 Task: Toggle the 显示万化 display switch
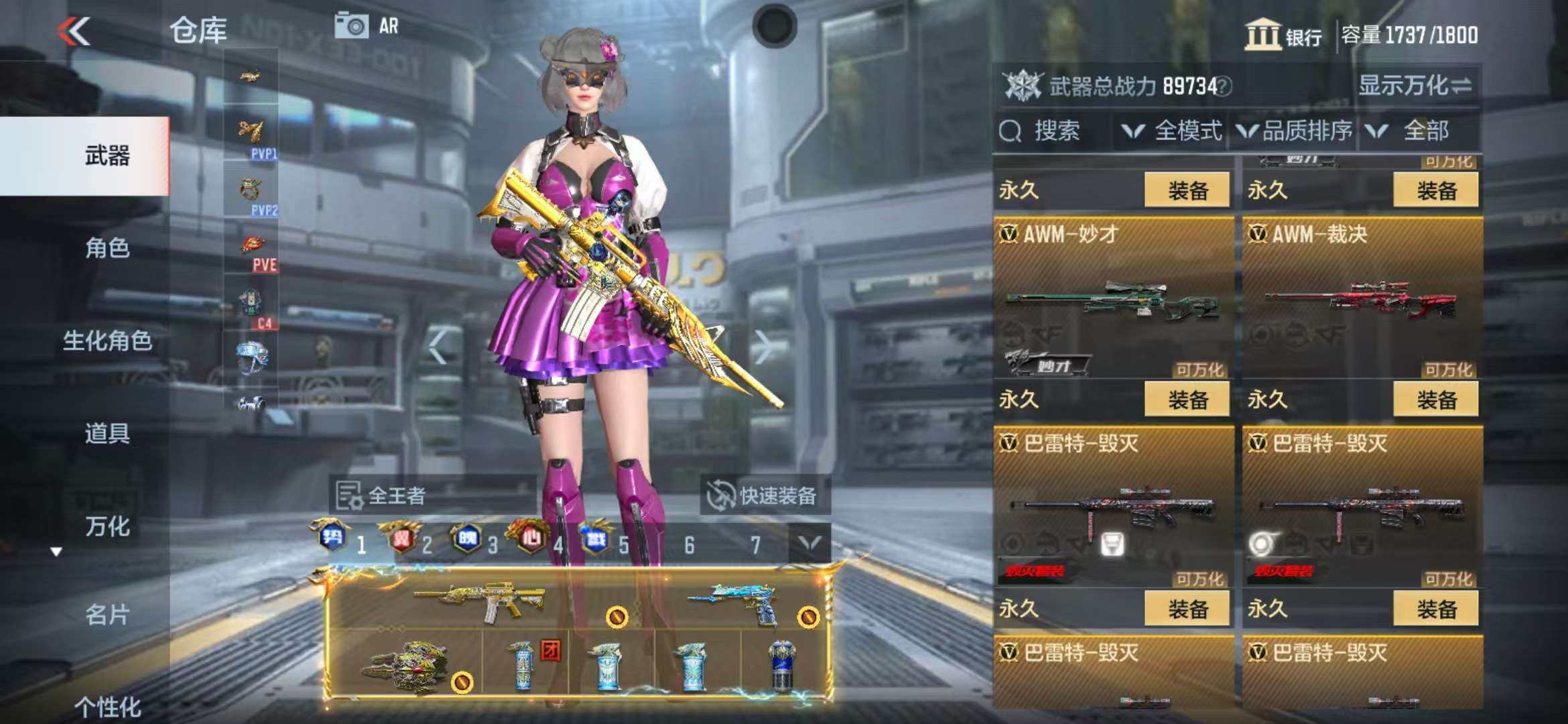click(x=1415, y=86)
